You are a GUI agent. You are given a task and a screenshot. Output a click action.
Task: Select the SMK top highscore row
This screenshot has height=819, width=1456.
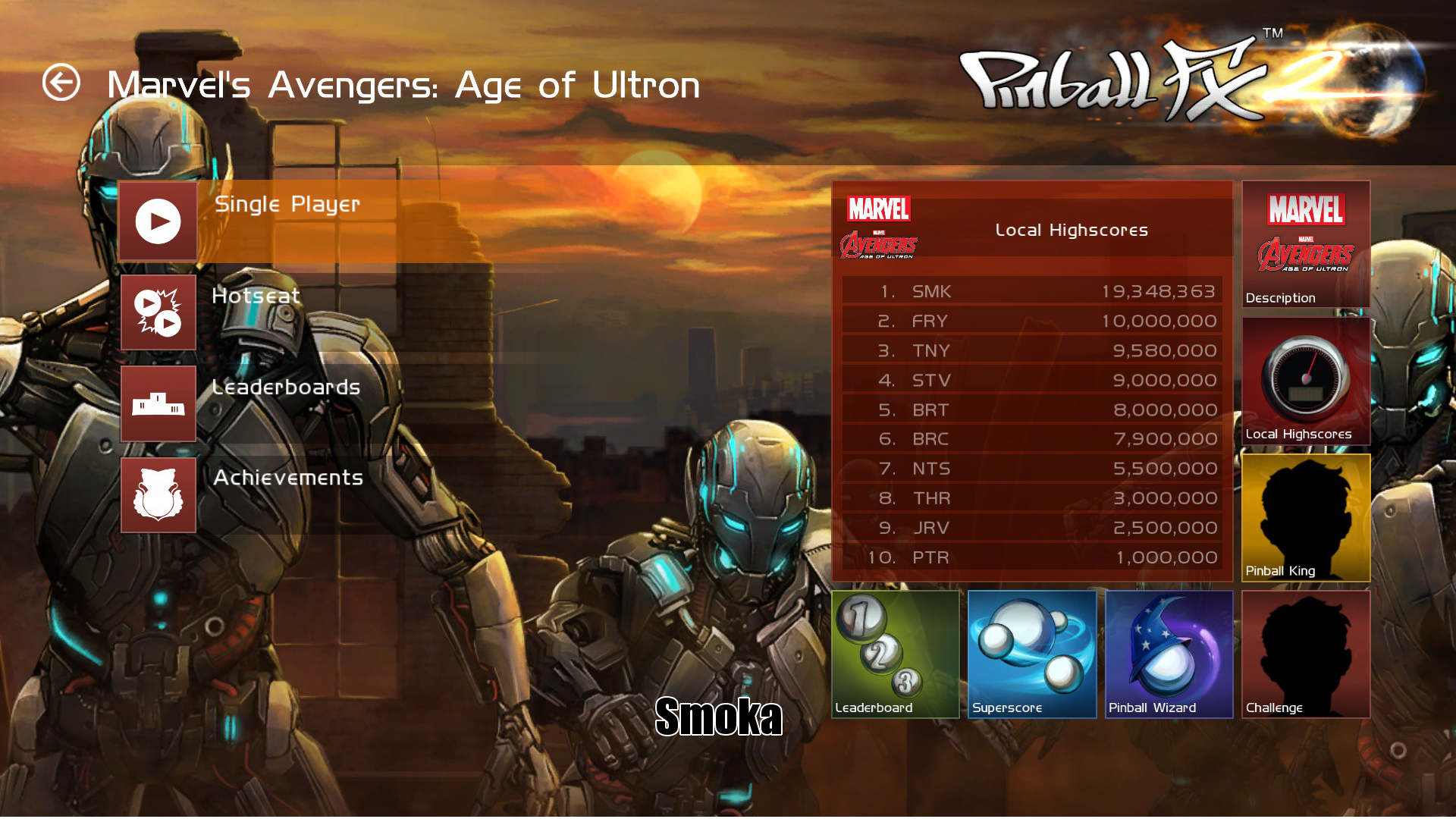point(1031,291)
